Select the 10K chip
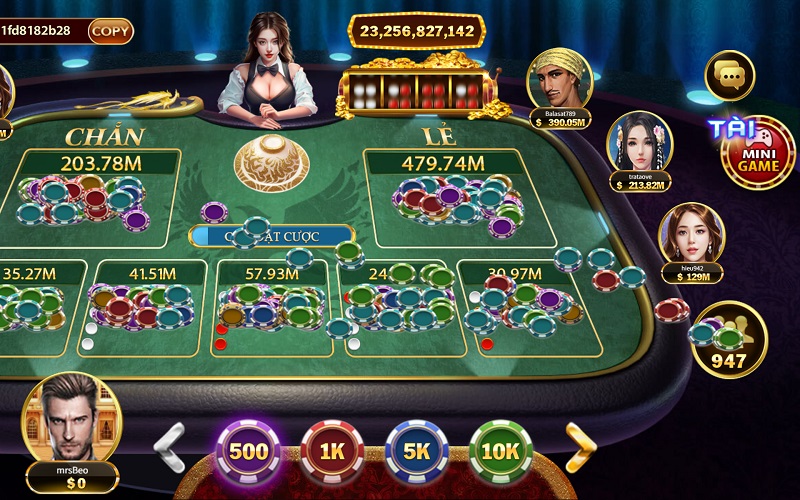The image size is (800, 500). pyautogui.click(x=500, y=452)
